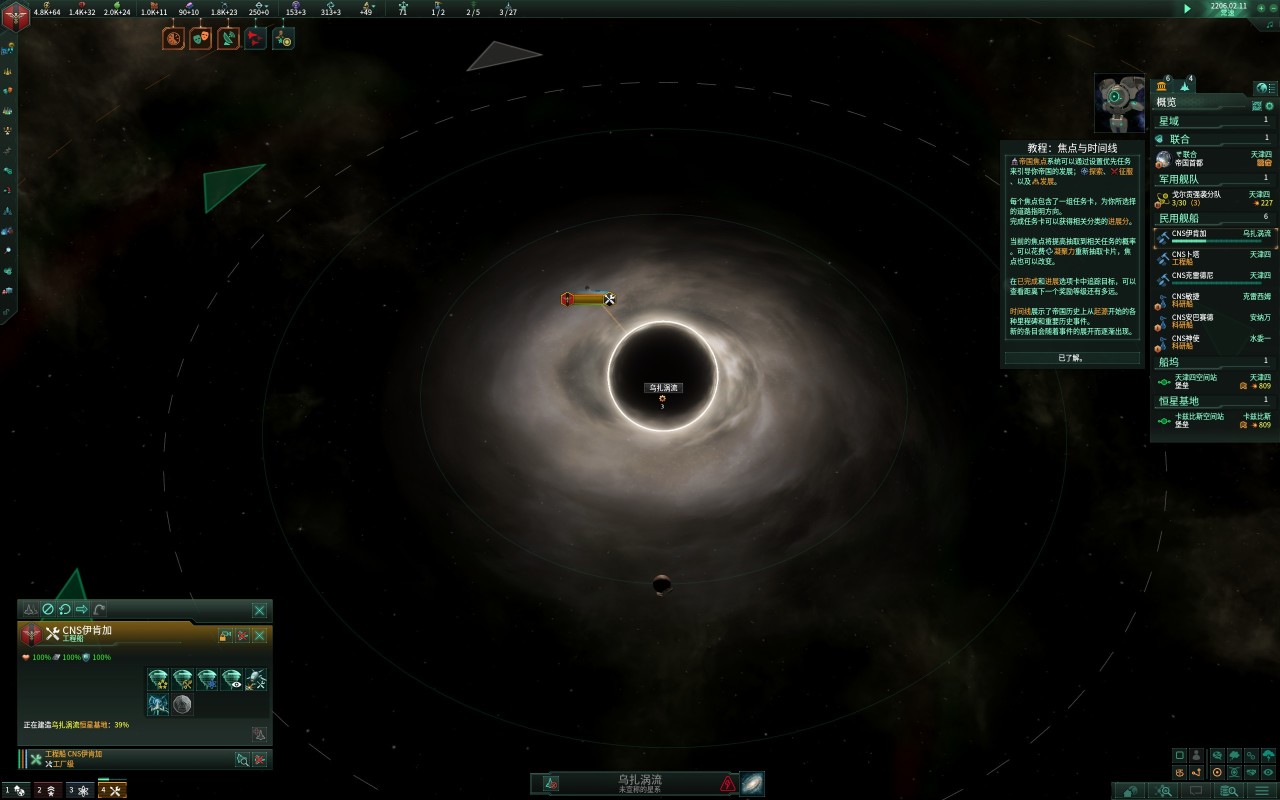Select control group 1 fleet shortcut
This screenshot has height=800, width=1280.
point(16,790)
